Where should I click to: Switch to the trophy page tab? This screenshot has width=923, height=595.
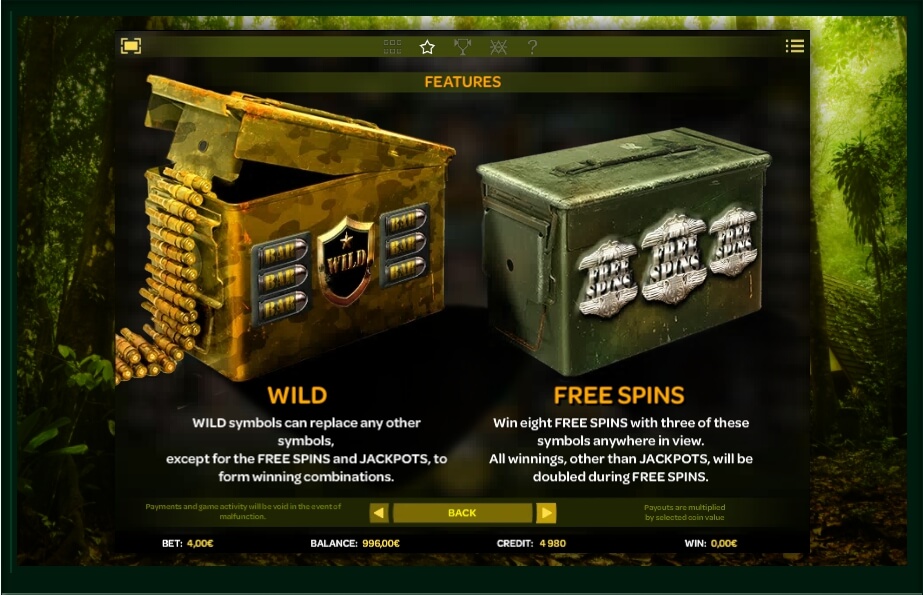coord(462,47)
